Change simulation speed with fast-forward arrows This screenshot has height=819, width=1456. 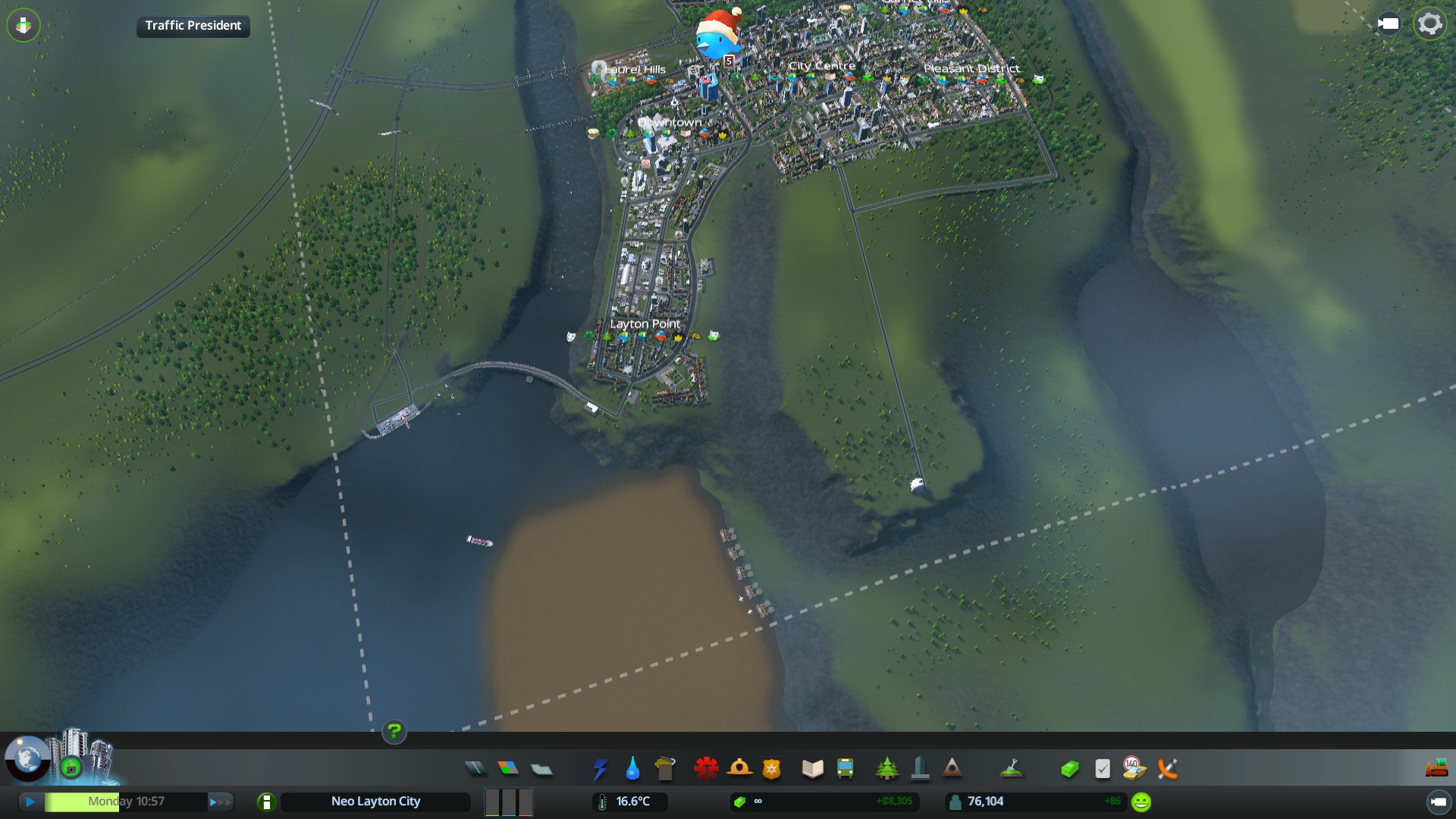(x=220, y=802)
